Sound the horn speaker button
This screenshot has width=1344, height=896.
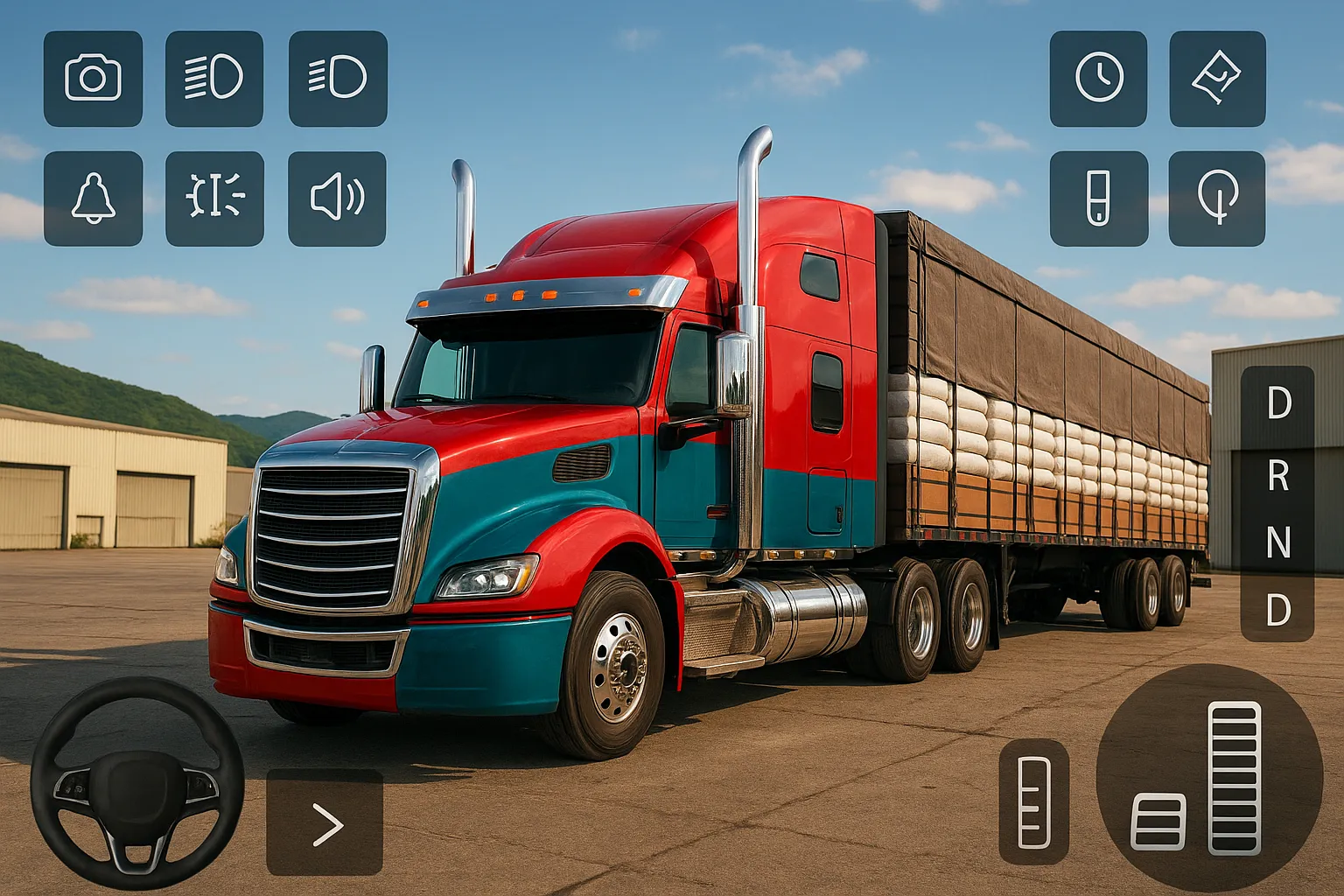(x=337, y=199)
